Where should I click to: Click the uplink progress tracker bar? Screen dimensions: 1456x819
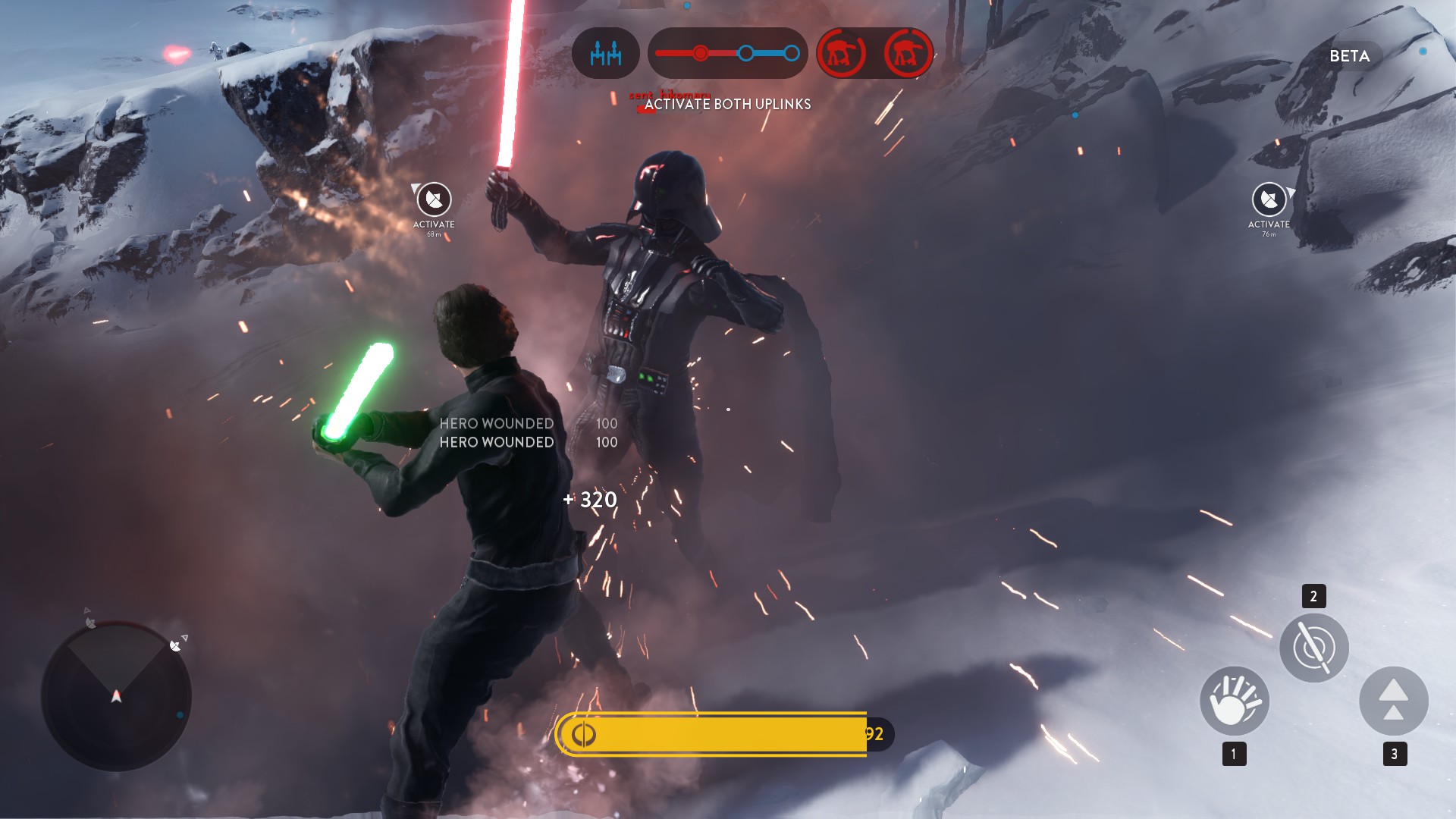(x=727, y=53)
